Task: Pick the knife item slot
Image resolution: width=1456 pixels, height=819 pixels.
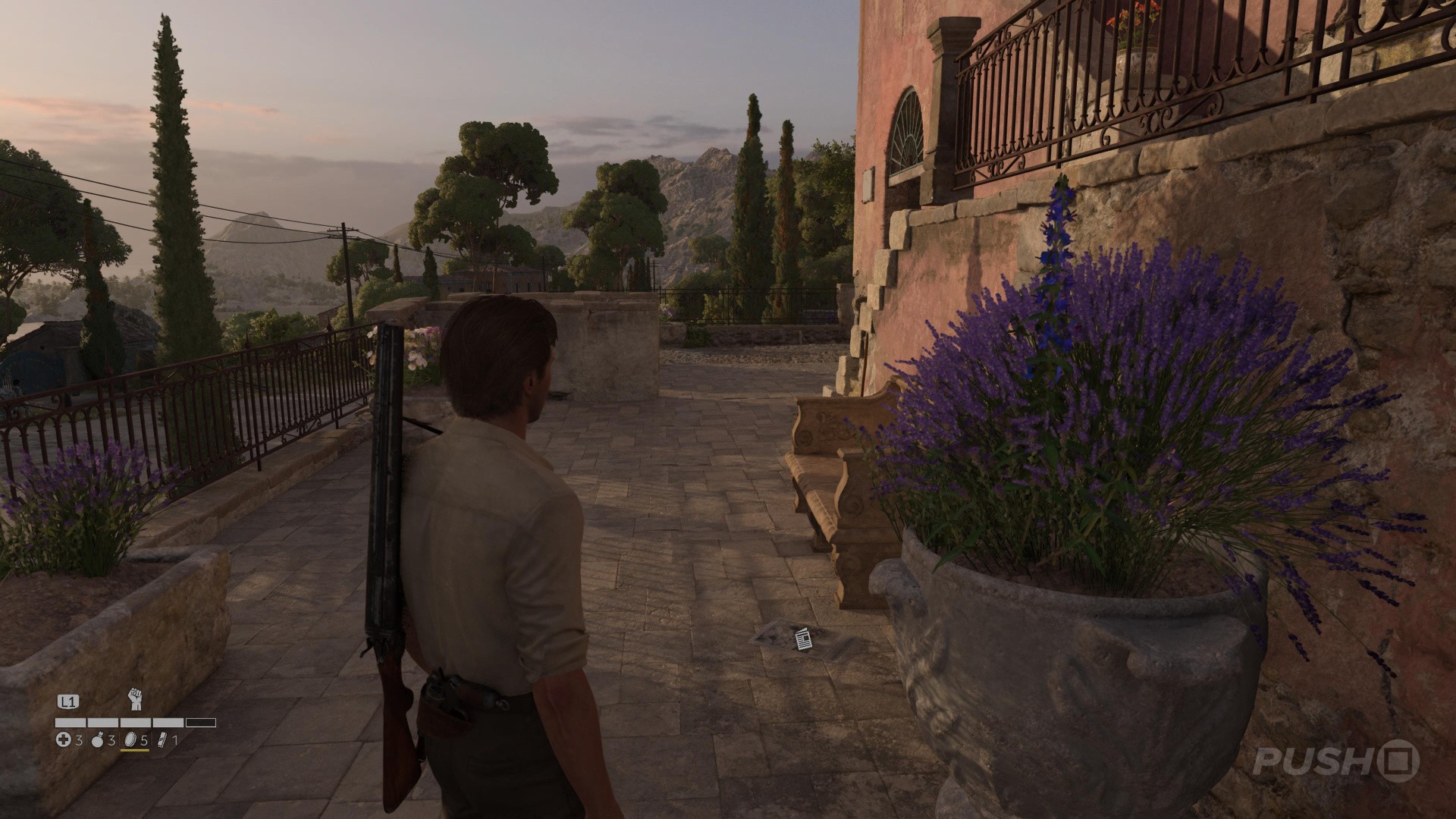Action: pyautogui.click(x=162, y=740)
